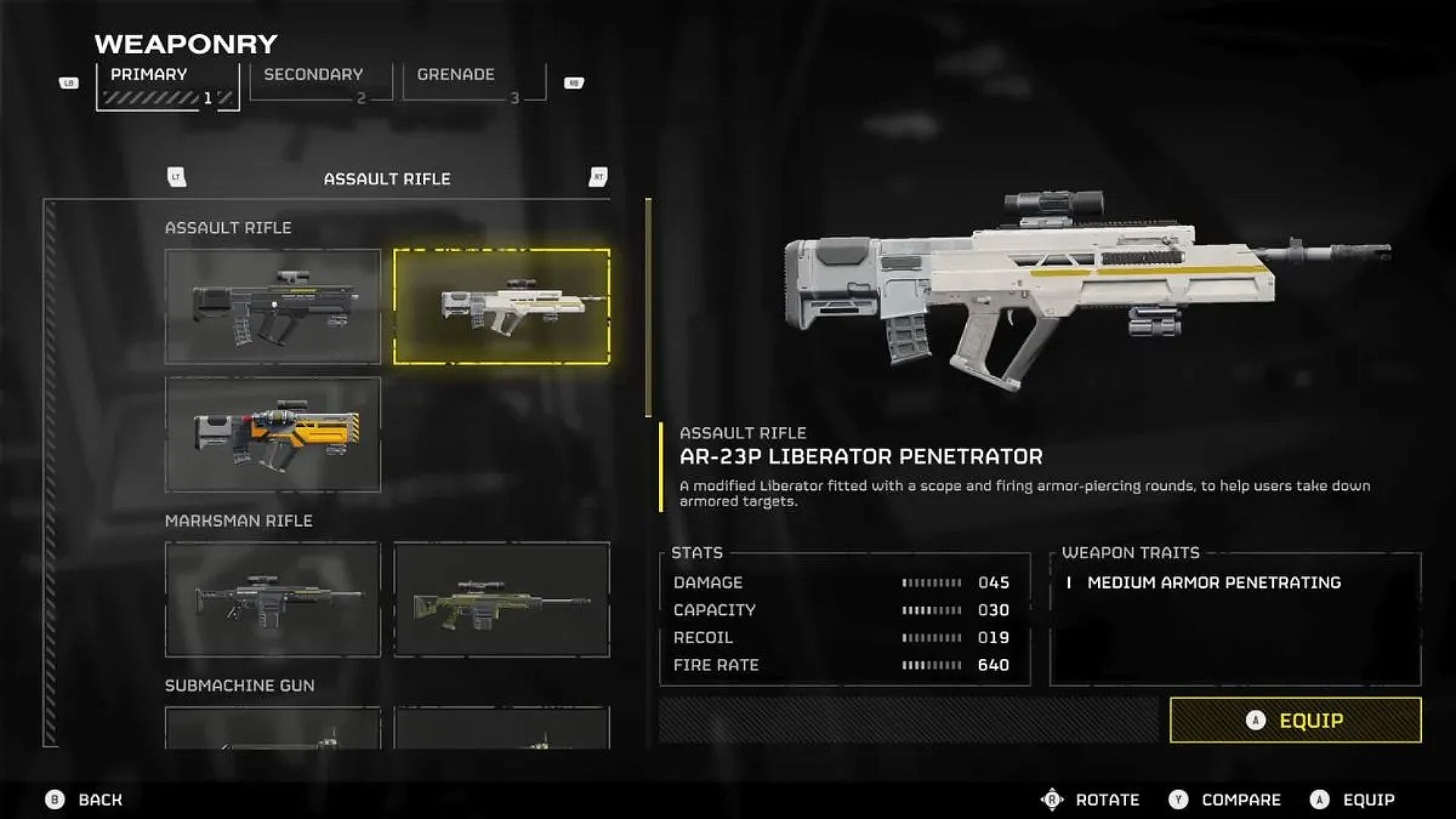1456x819 pixels.
Task: Click the RB shoulder button icon
Action: (x=574, y=82)
